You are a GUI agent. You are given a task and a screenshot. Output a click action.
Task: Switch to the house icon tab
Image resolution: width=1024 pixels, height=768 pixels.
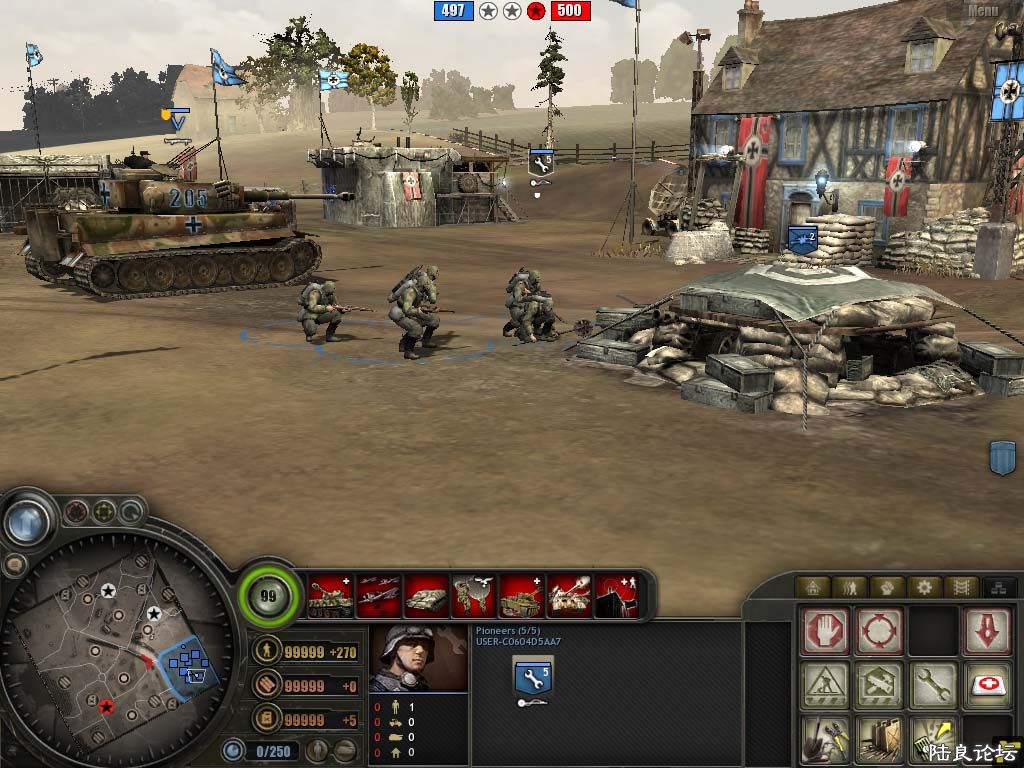811,587
